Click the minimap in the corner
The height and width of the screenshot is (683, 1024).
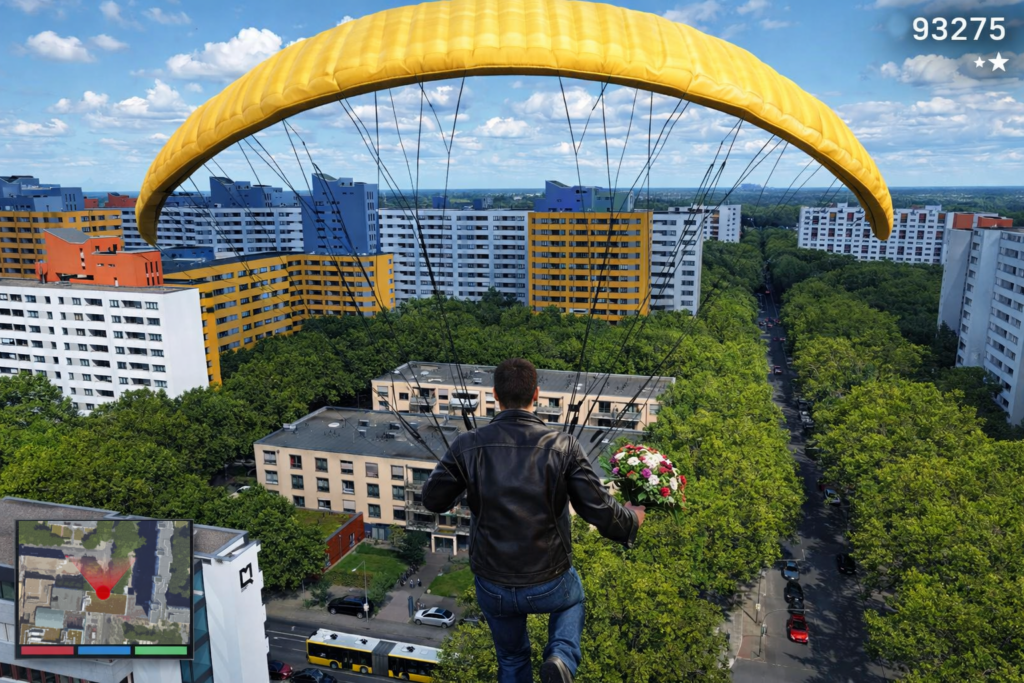point(104,582)
